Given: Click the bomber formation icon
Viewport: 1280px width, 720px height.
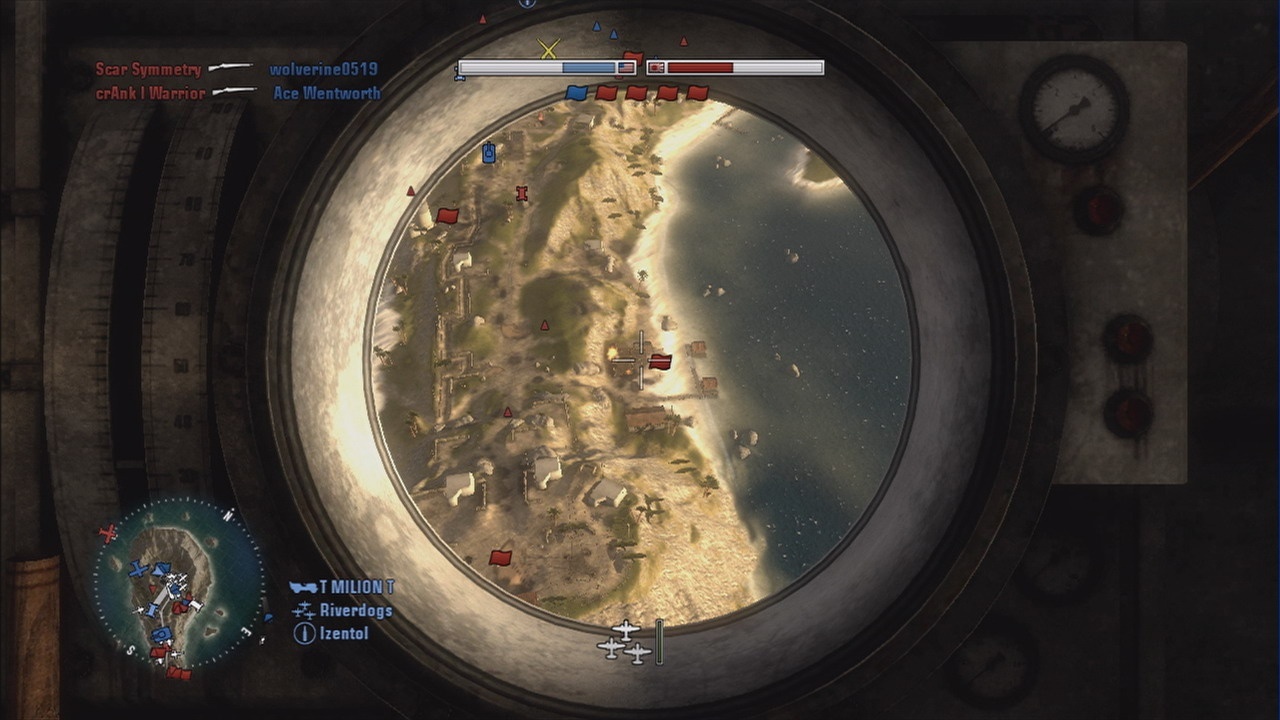Looking at the screenshot, I should point(625,642).
